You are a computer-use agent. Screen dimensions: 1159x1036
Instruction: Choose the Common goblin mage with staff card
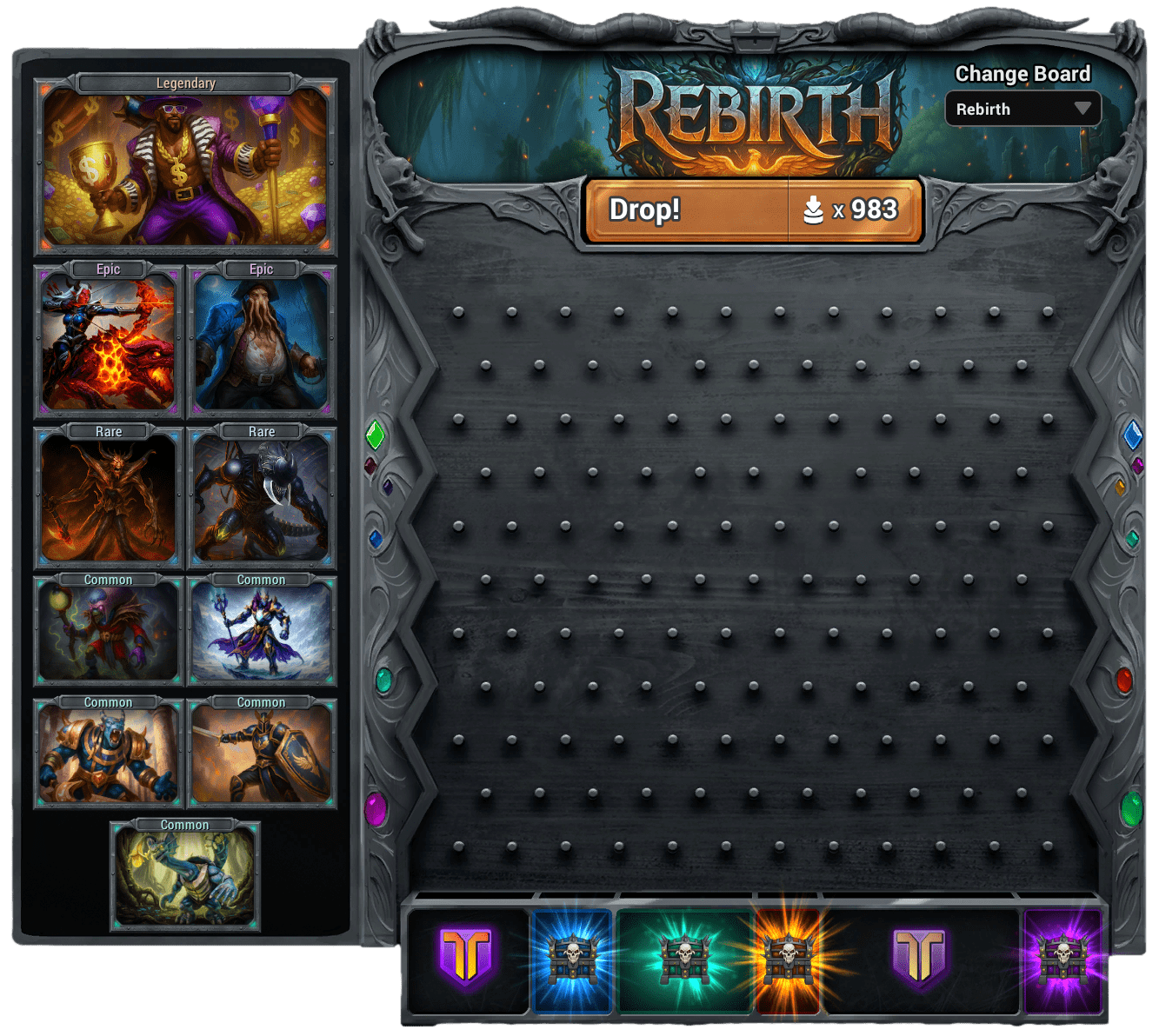[x=109, y=631]
